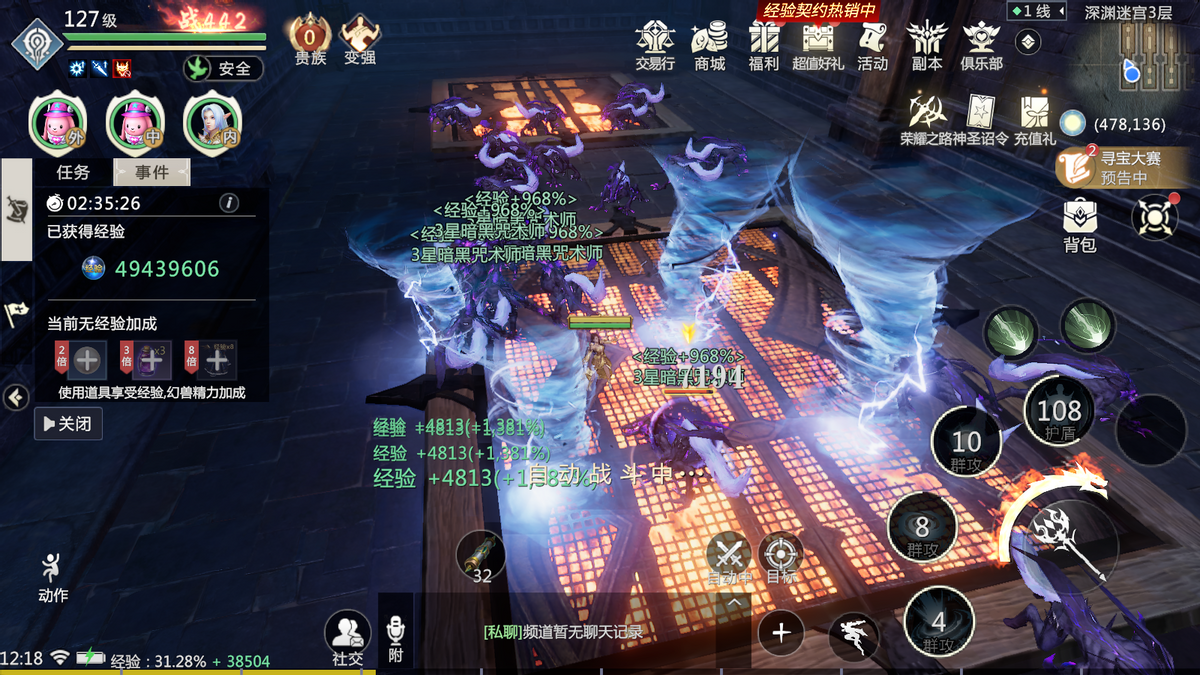This screenshot has height=675, width=1200.
Task: Switch to the 事件 event tab
Action: 152,172
